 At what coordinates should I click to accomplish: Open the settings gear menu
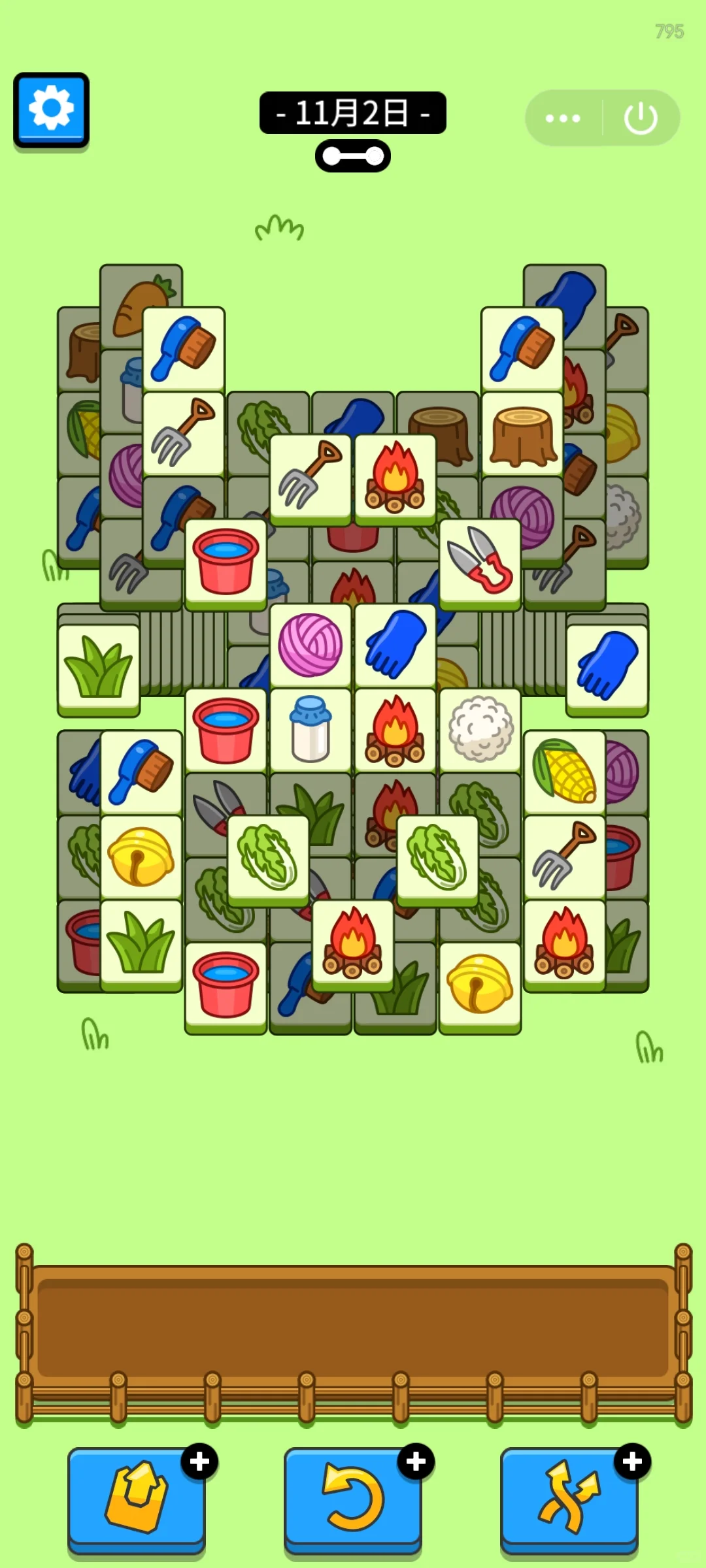(x=51, y=108)
